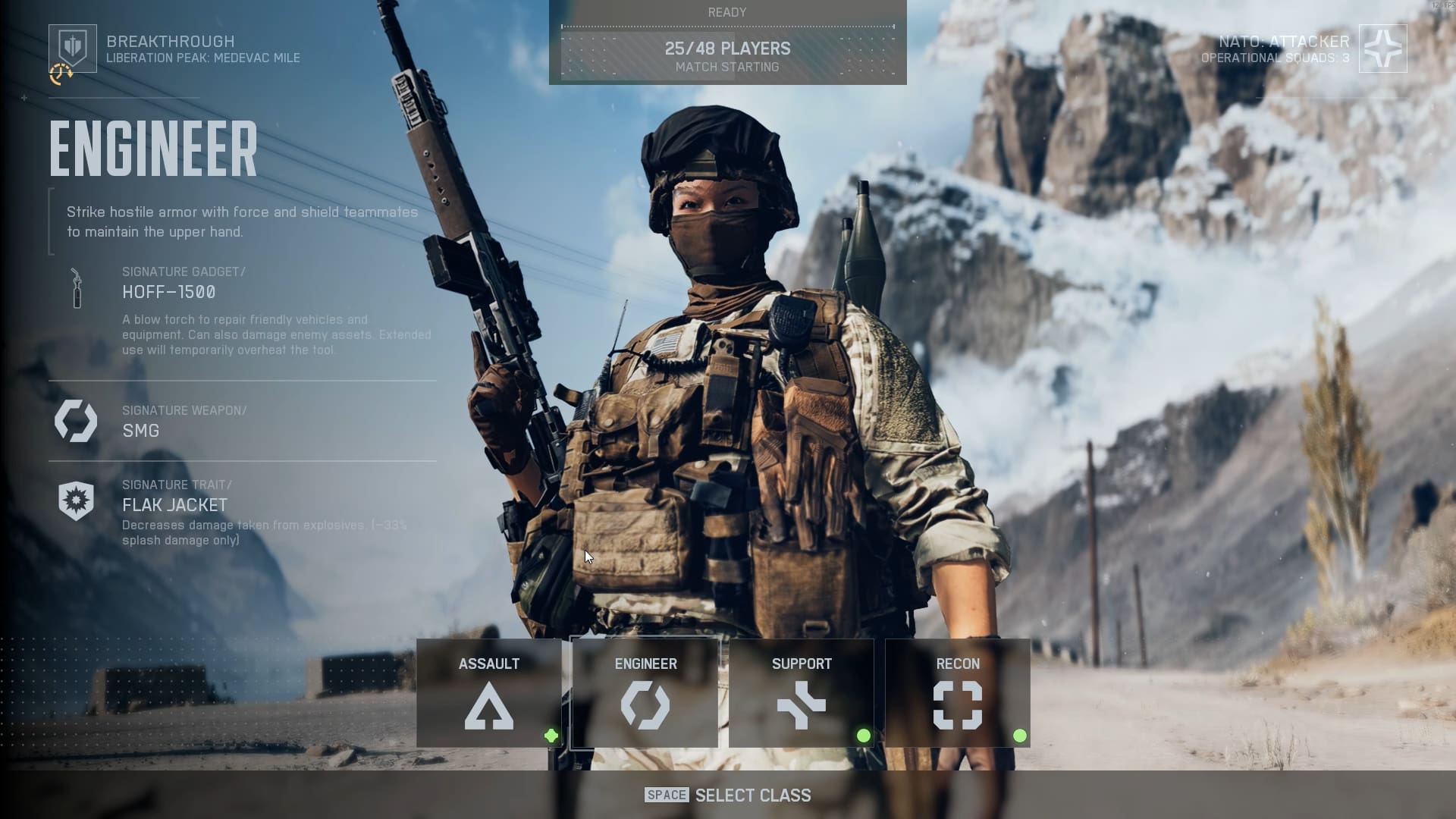
Task: Click the dotted match-start progress bar under READY
Action: 727,25
